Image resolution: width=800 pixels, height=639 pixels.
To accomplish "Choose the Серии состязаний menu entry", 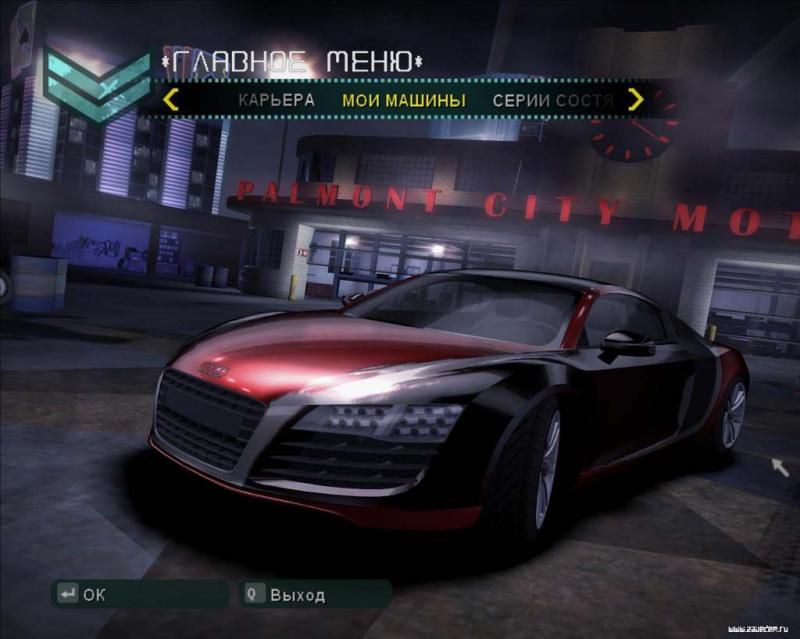I will pyautogui.click(x=552, y=100).
